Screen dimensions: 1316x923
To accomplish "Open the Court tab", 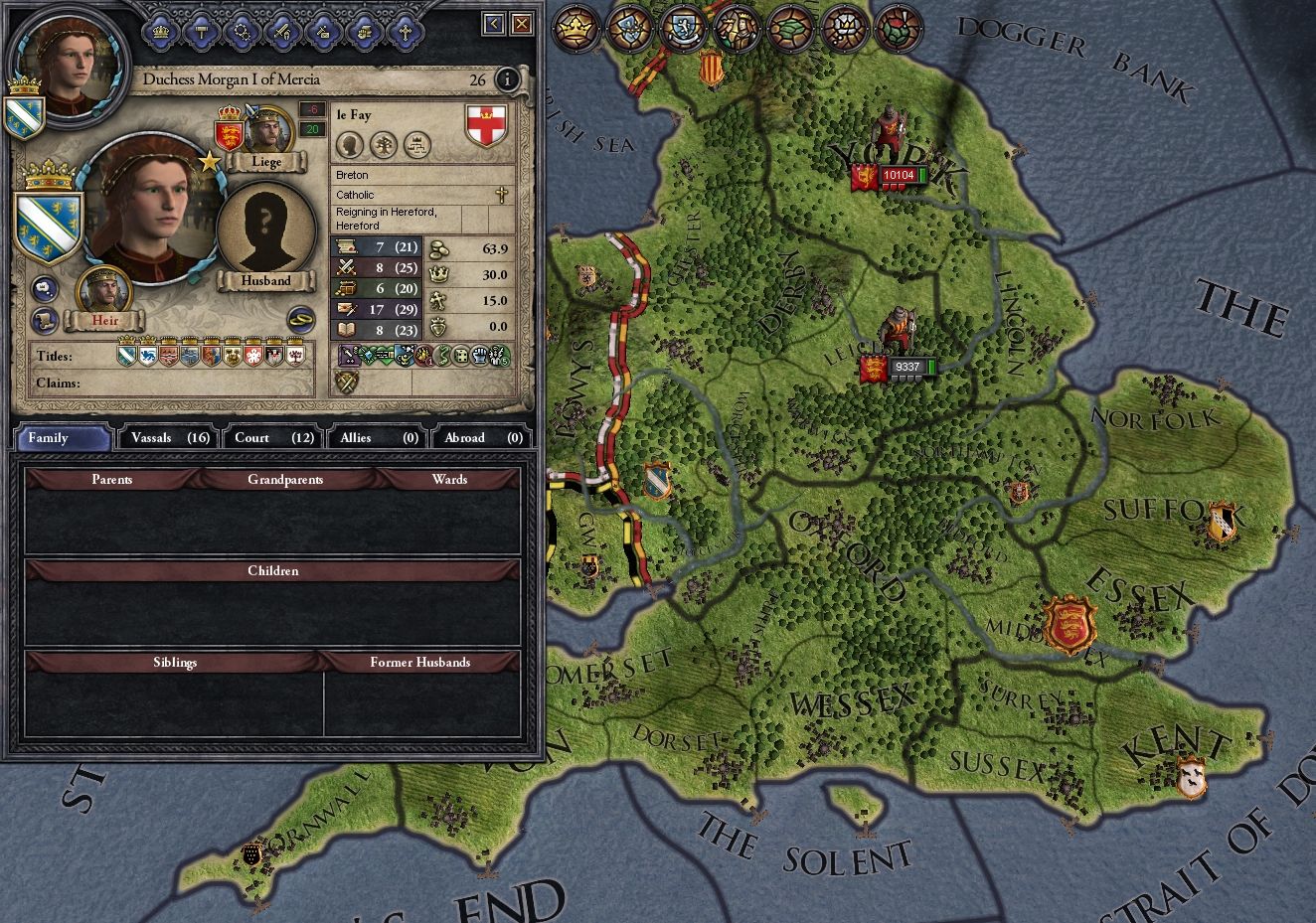I will pyautogui.click(x=271, y=437).
